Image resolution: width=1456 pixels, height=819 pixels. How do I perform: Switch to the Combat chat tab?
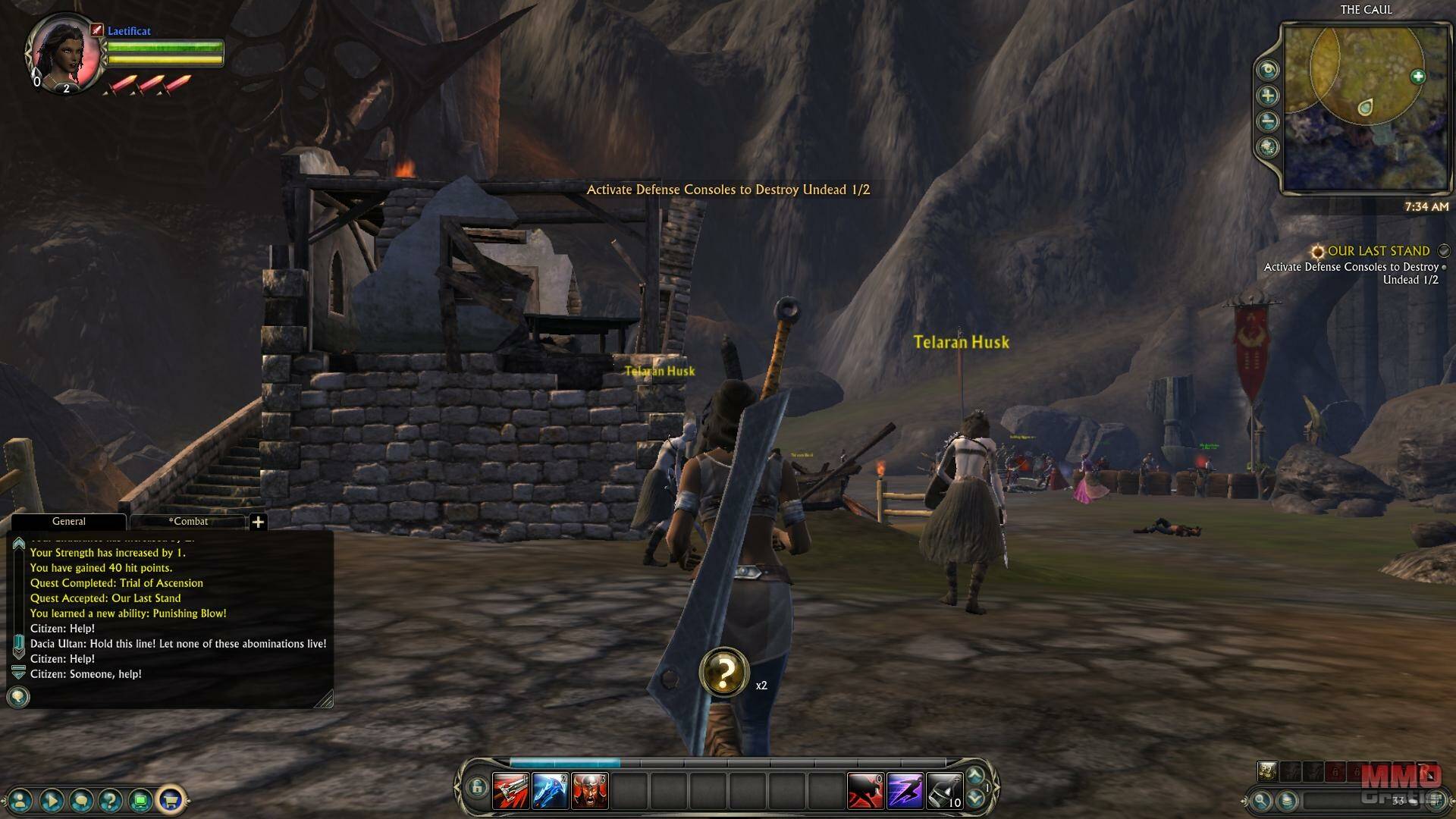tap(188, 522)
